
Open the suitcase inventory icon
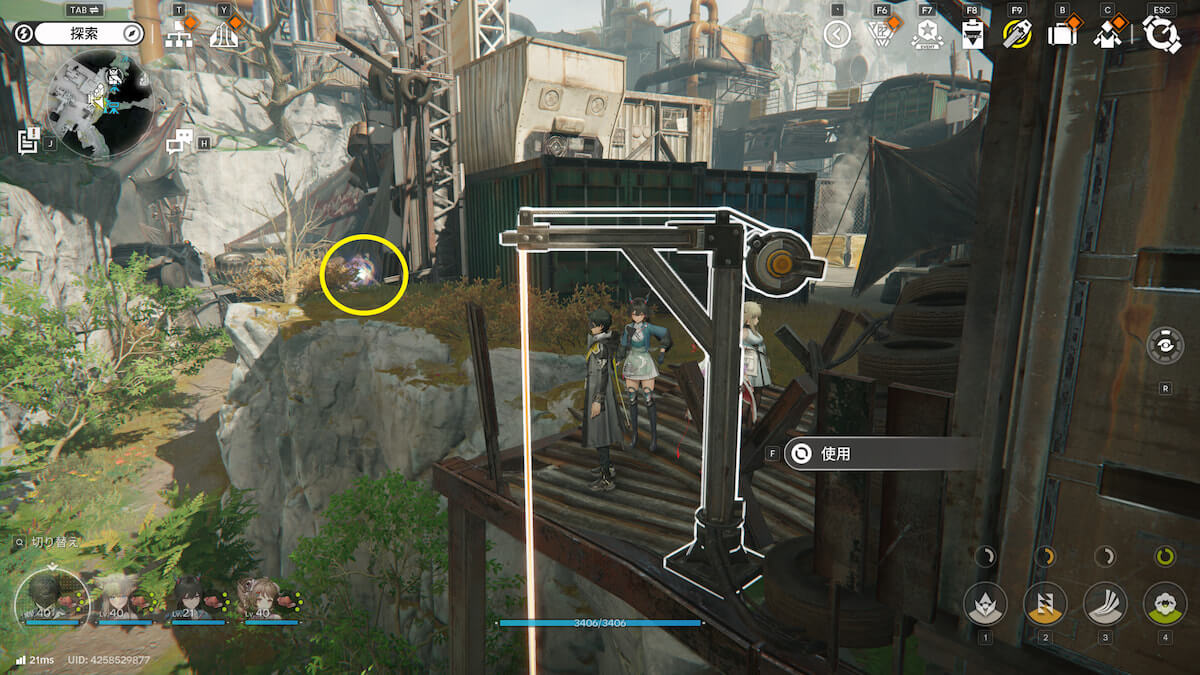(x=1061, y=35)
